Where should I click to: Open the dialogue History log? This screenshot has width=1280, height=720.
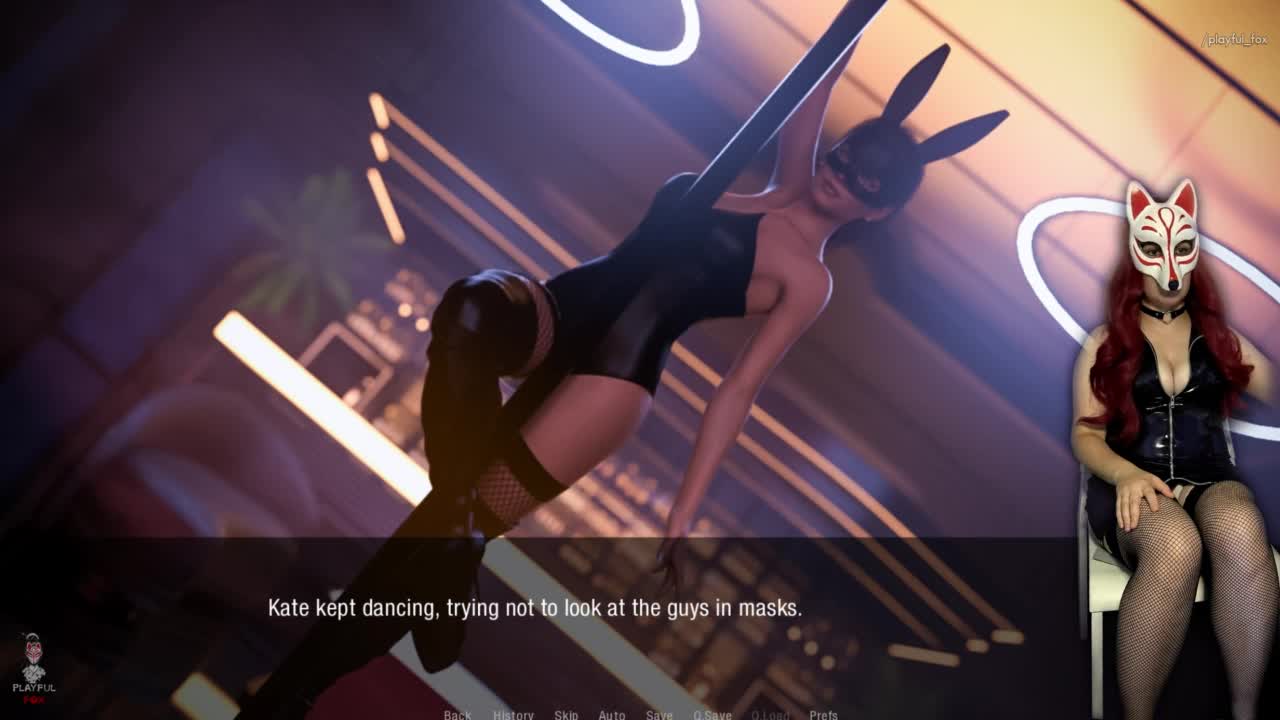(x=513, y=714)
